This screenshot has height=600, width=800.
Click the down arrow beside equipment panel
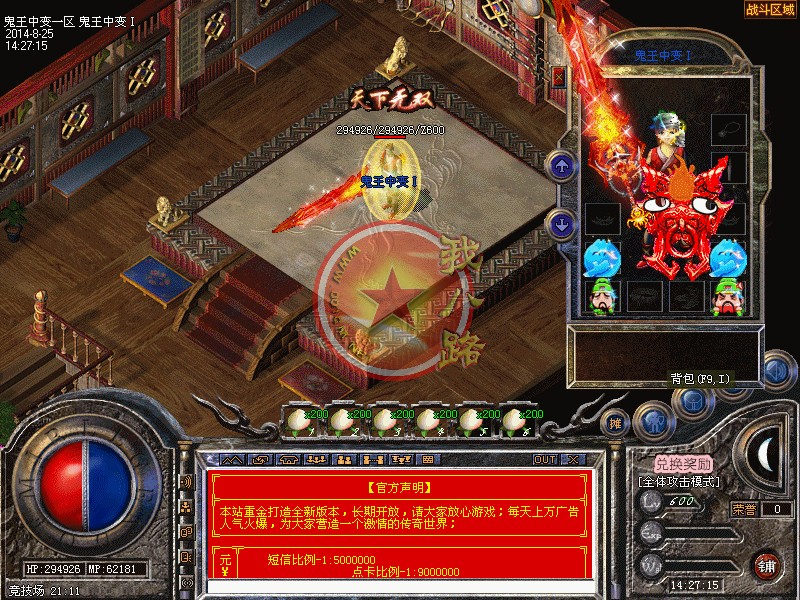[562, 223]
